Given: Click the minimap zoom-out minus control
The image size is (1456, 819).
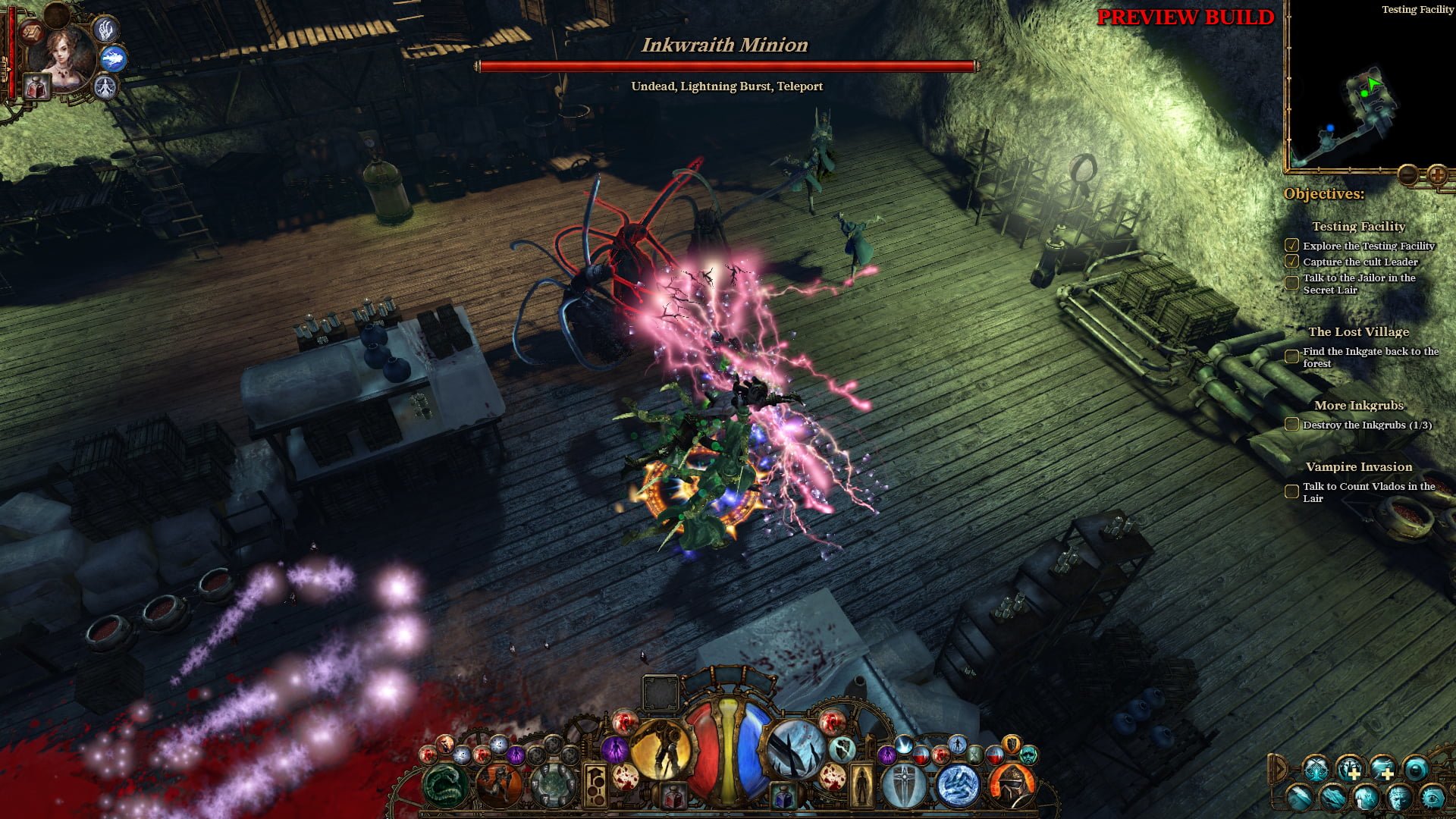Looking at the screenshot, I should click(x=1408, y=174).
